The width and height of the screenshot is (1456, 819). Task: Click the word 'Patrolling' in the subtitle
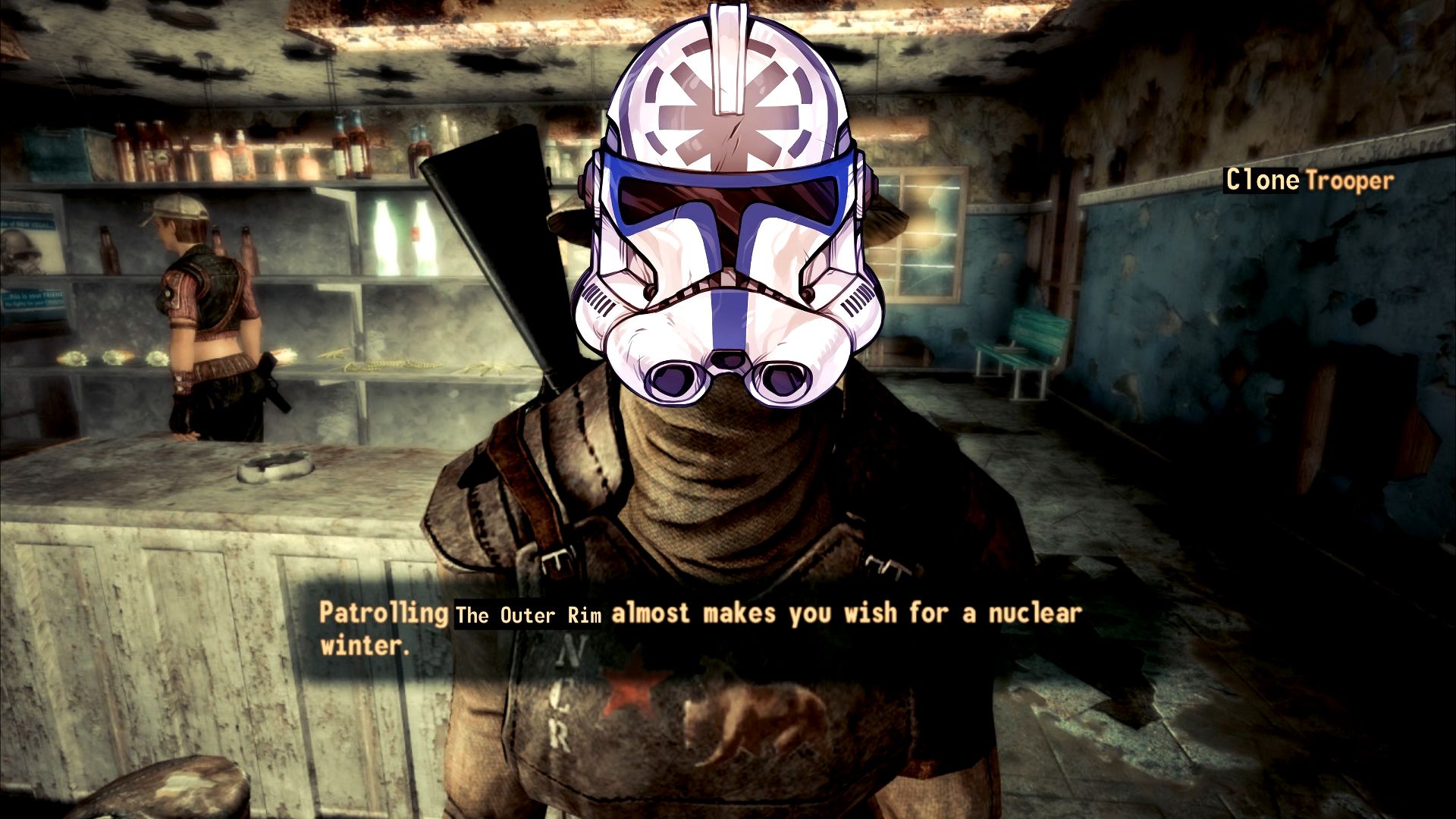pos(381,612)
